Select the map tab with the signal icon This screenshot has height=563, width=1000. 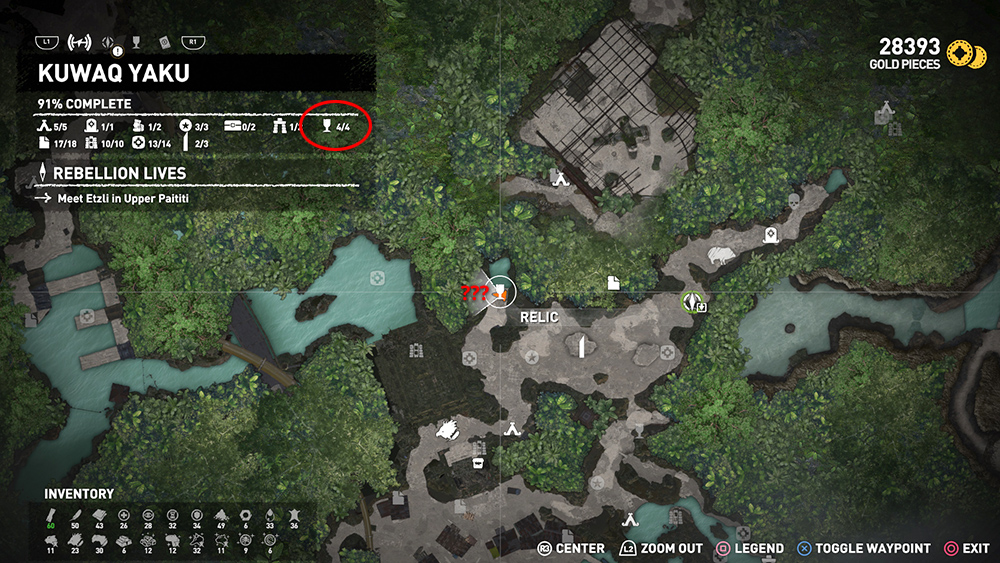[x=78, y=42]
